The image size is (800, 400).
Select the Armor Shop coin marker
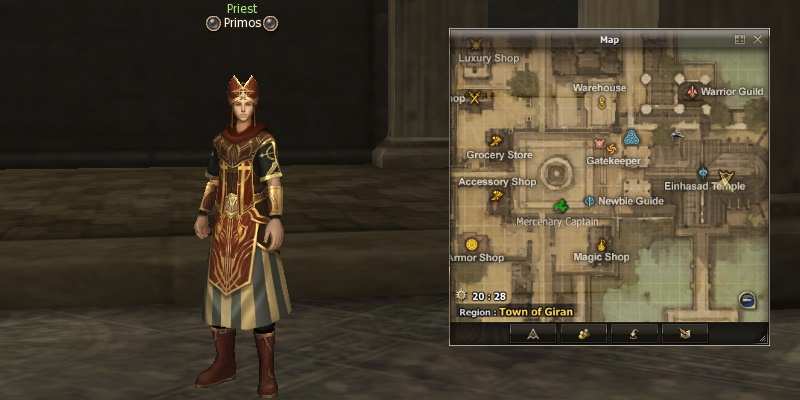point(472,244)
